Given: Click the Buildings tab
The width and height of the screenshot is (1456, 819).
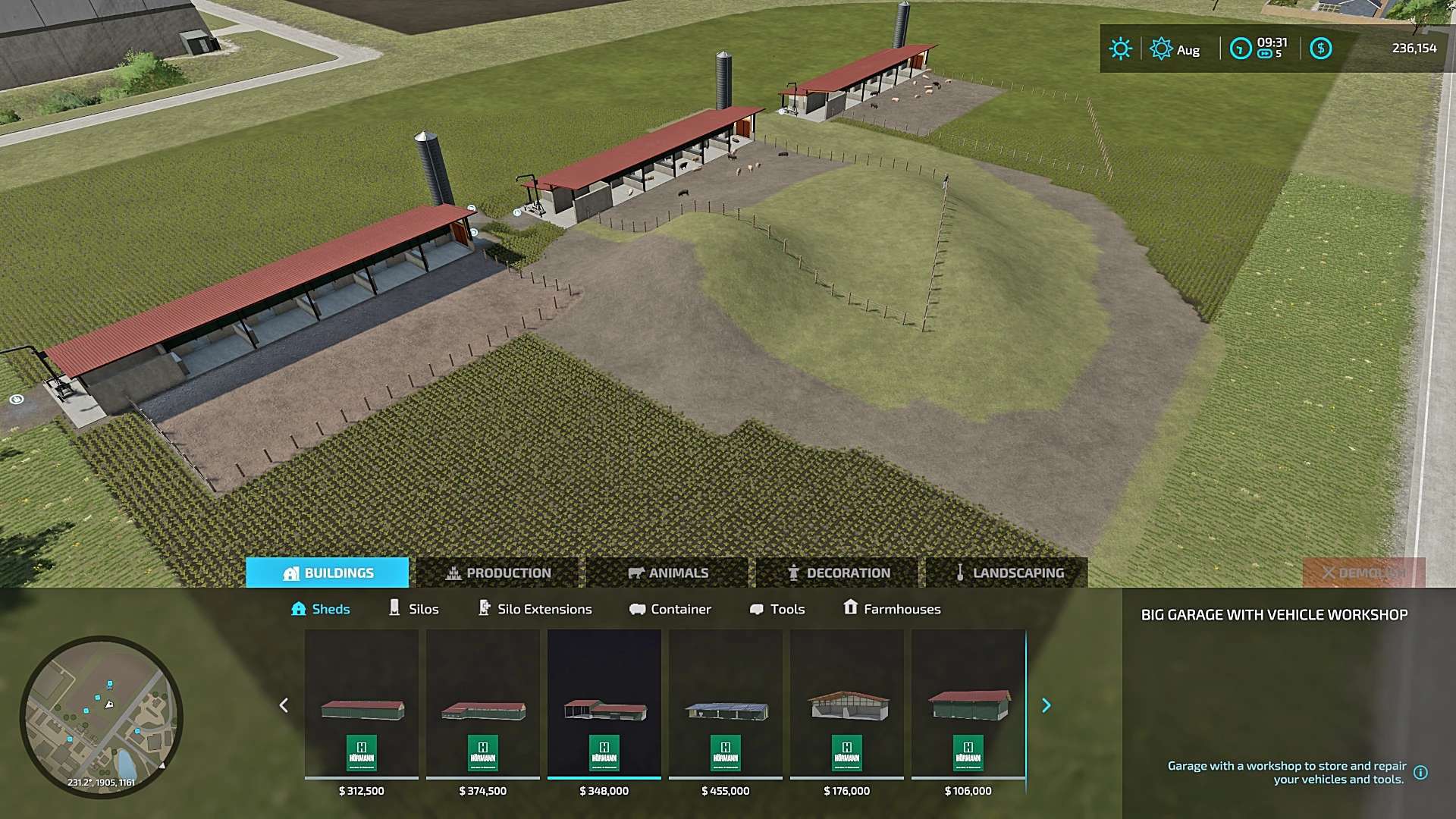Looking at the screenshot, I should (x=328, y=573).
